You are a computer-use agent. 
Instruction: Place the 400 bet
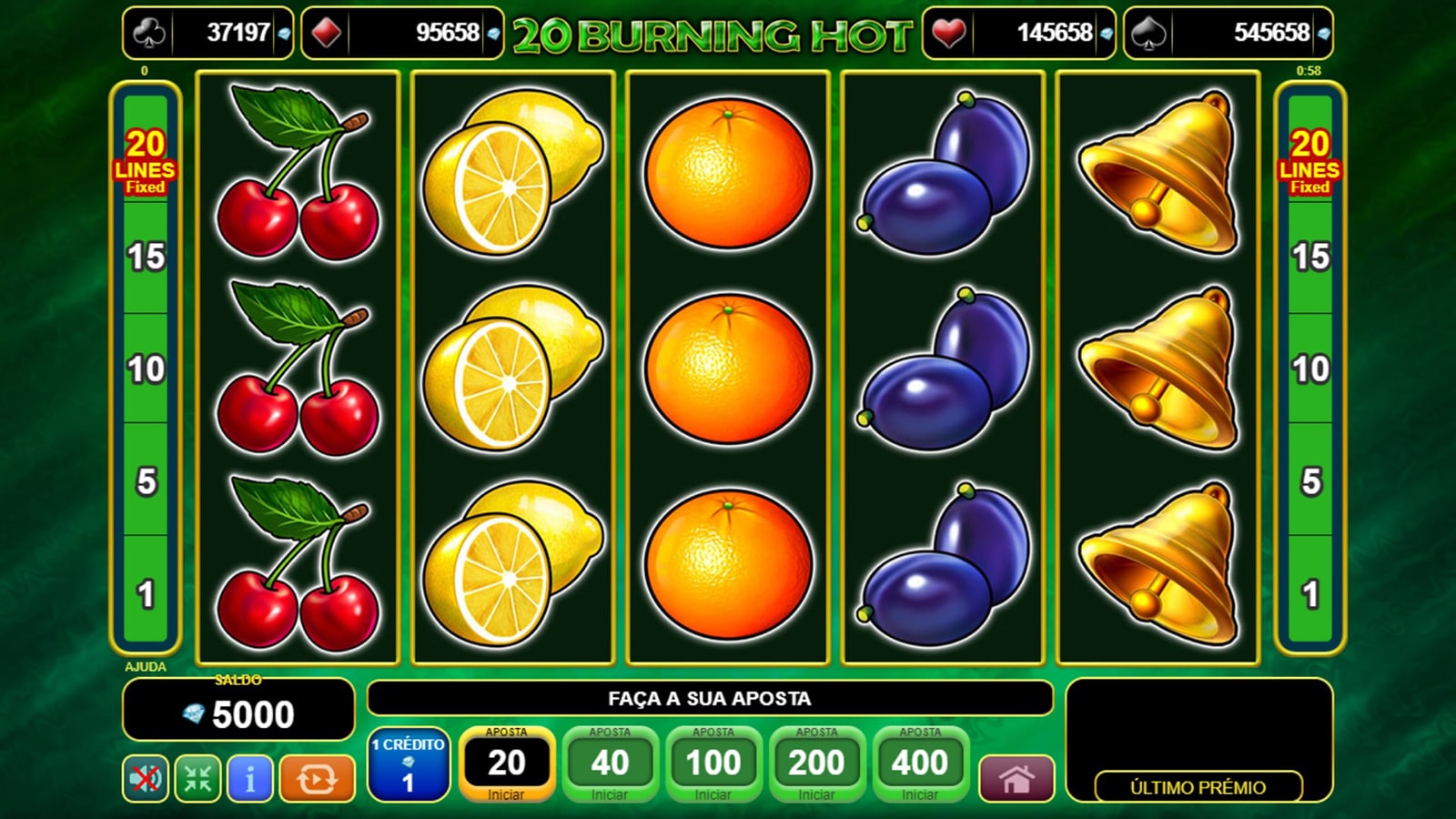point(920,764)
